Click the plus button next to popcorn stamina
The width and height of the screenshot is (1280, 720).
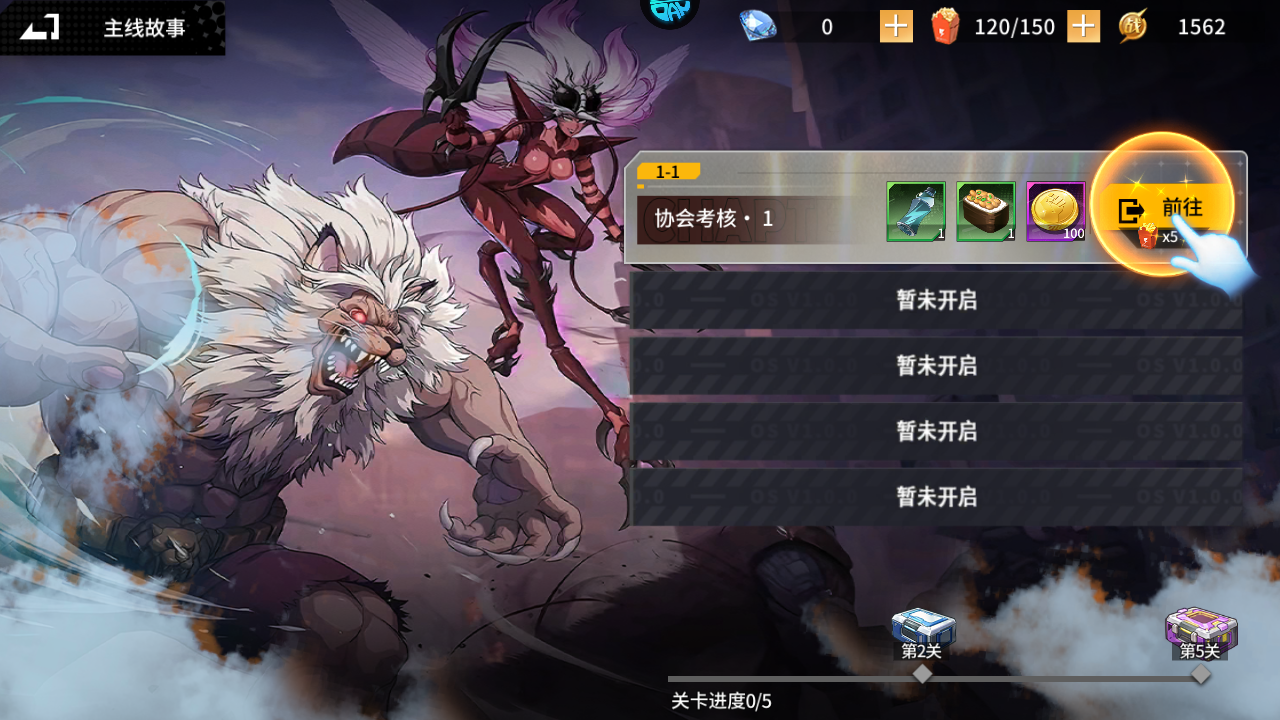tap(1082, 26)
